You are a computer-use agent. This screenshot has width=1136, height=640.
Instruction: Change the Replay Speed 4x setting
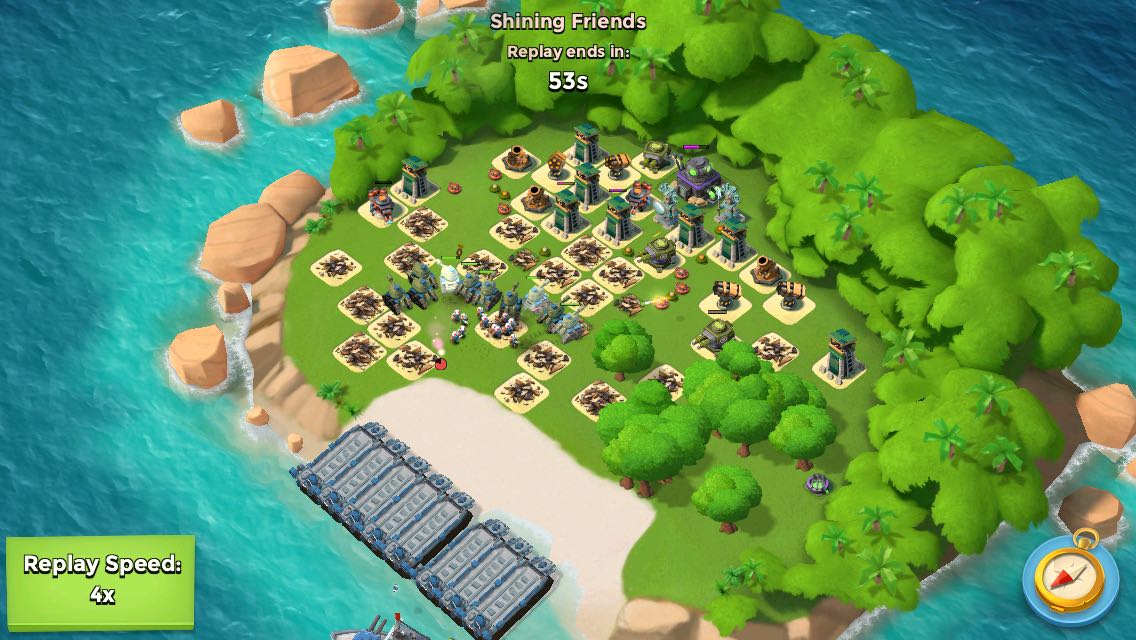[x=101, y=580]
